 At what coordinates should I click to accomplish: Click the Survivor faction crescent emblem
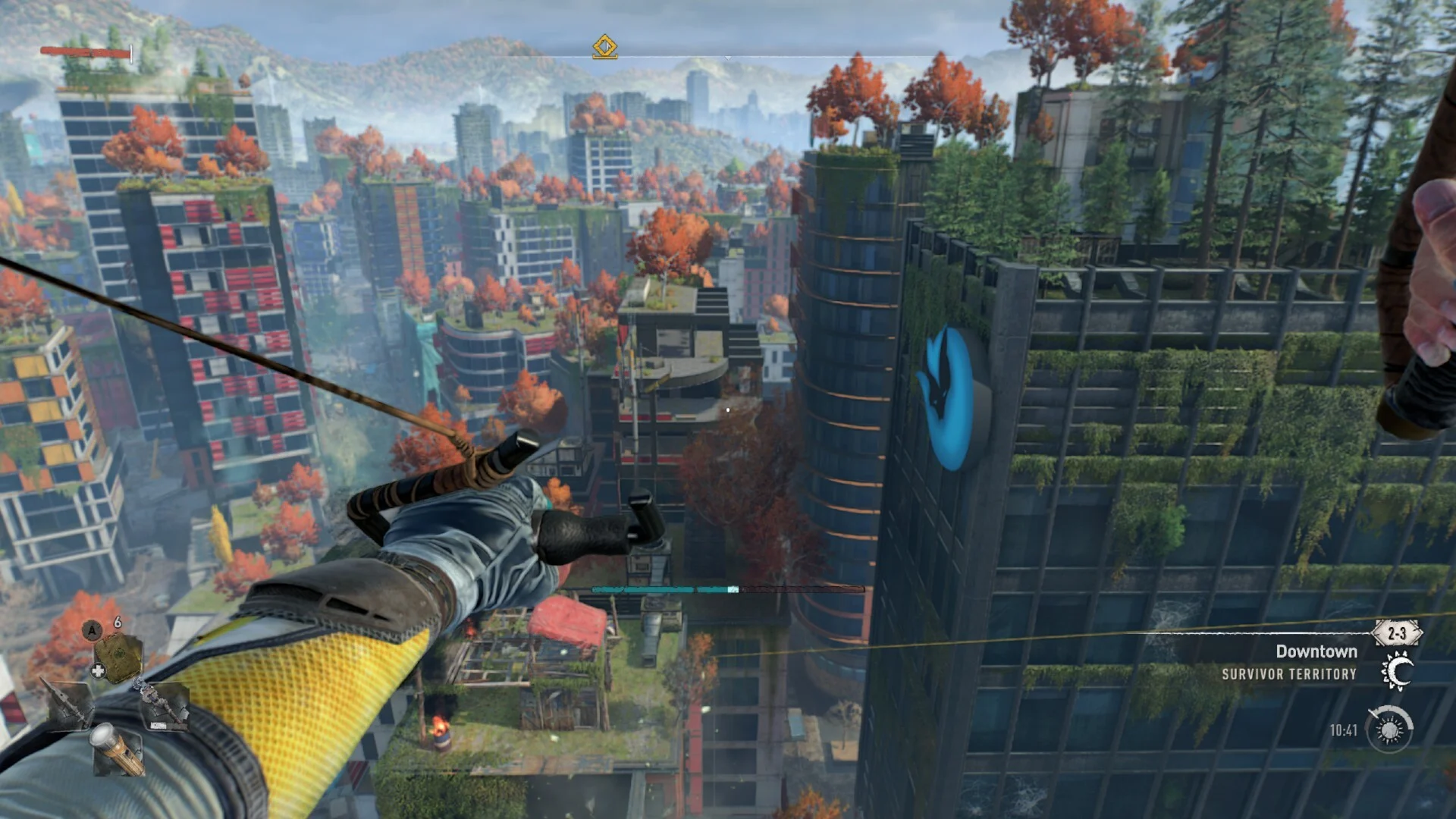coord(1396,672)
